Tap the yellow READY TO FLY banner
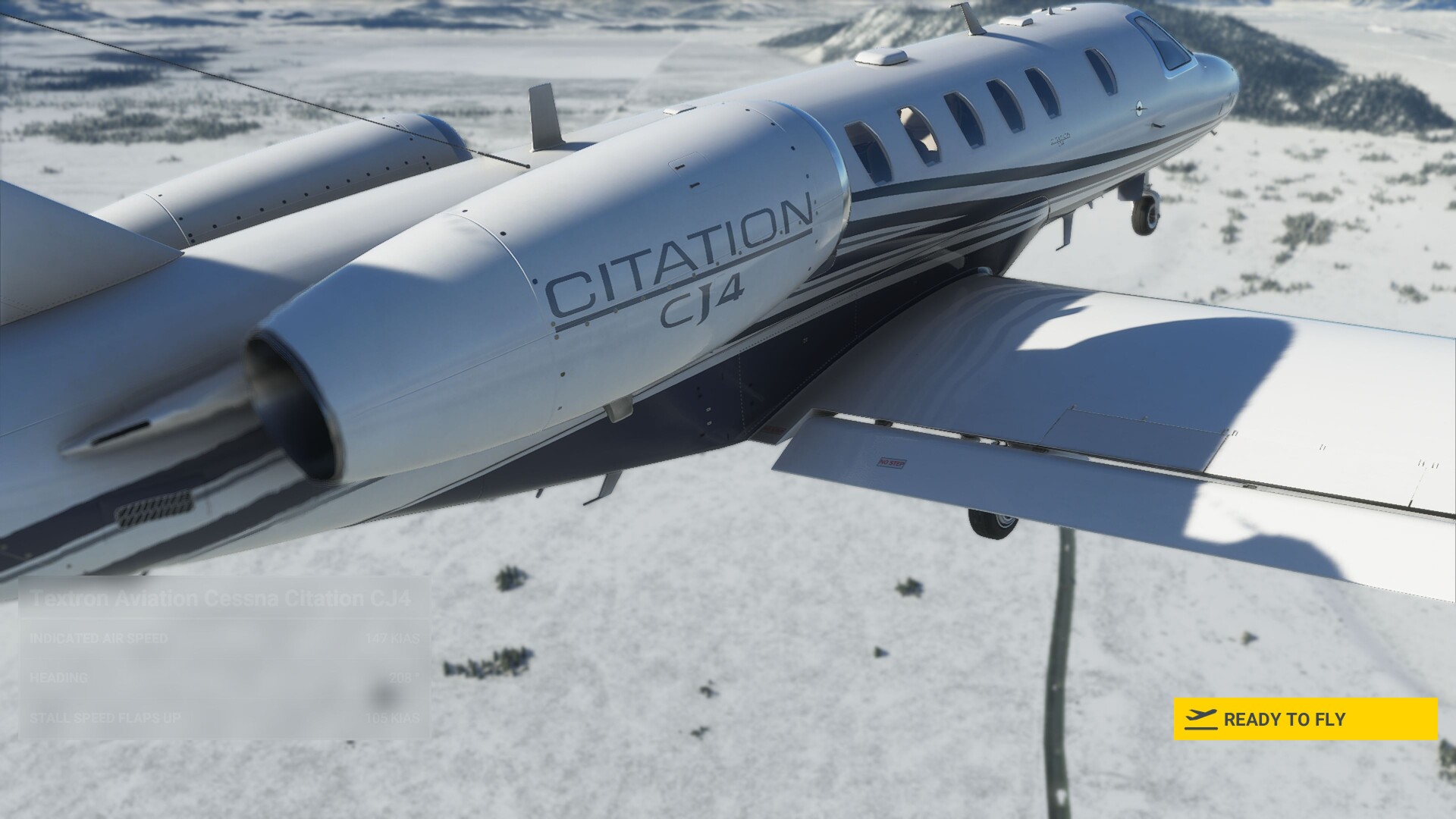1456x819 pixels. [1304, 720]
